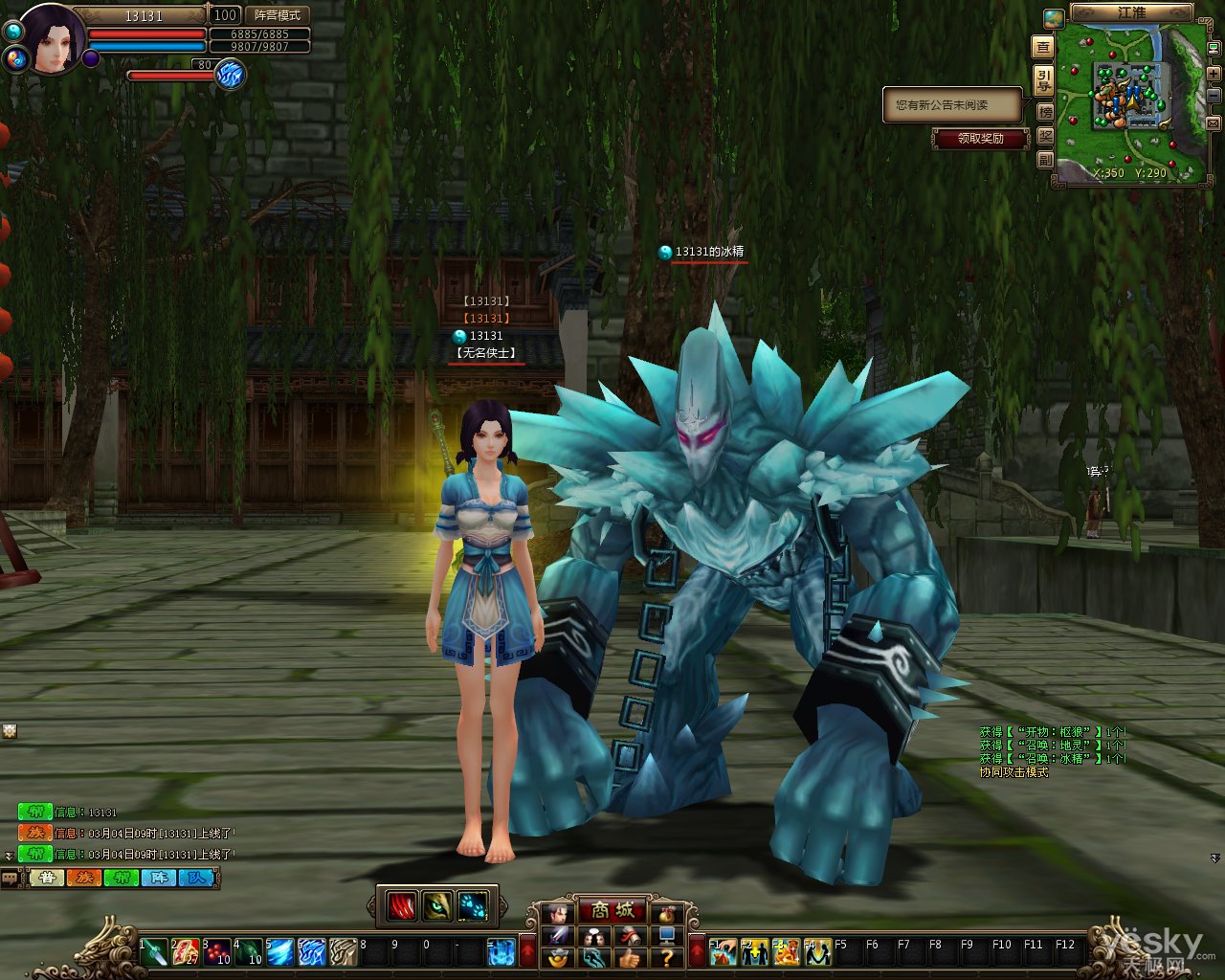Use the red berries item in slot 3

[217, 951]
